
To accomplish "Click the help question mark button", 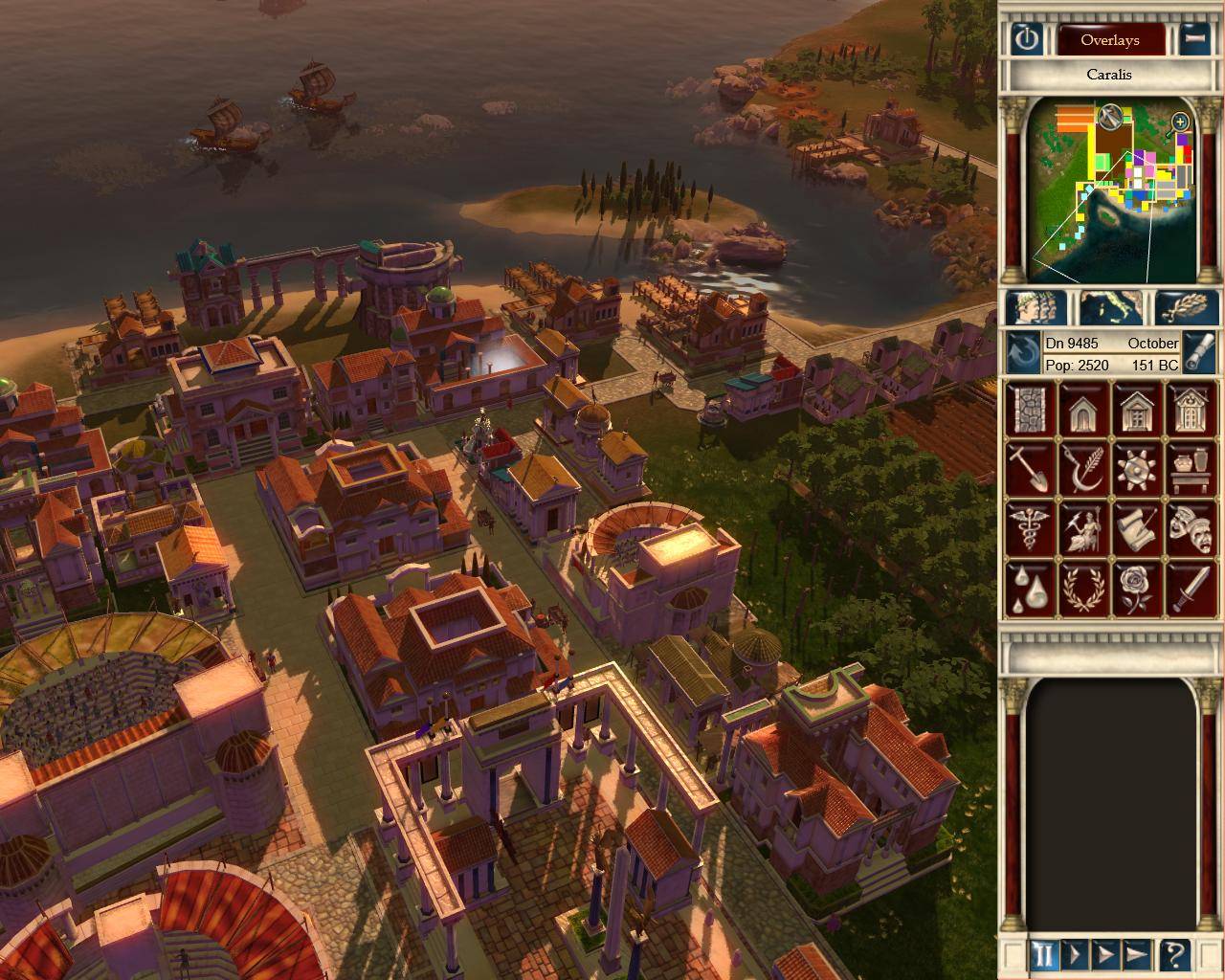I will pyautogui.click(x=1169, y=952).
